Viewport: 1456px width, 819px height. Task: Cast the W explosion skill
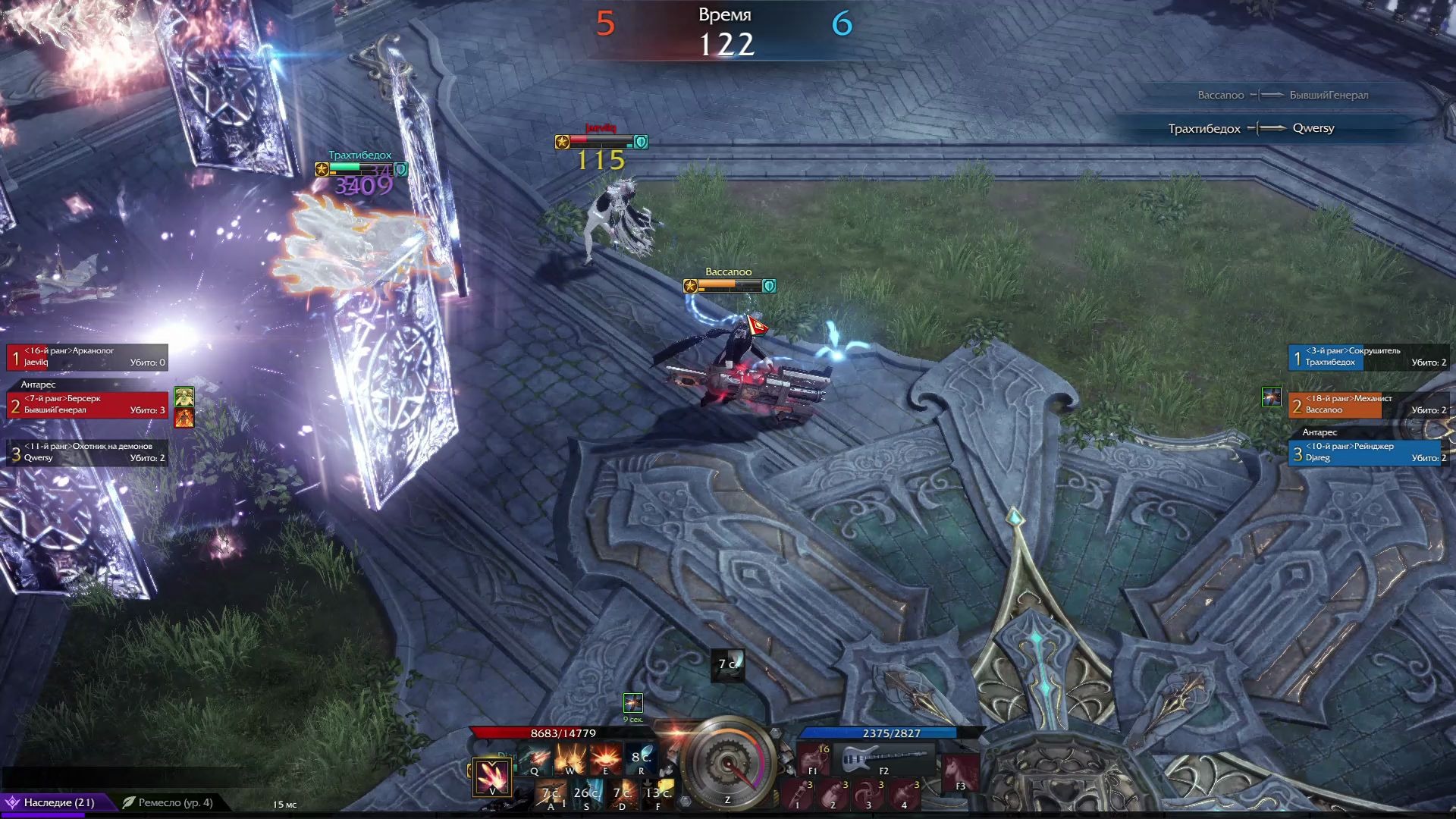coord(570,758)
